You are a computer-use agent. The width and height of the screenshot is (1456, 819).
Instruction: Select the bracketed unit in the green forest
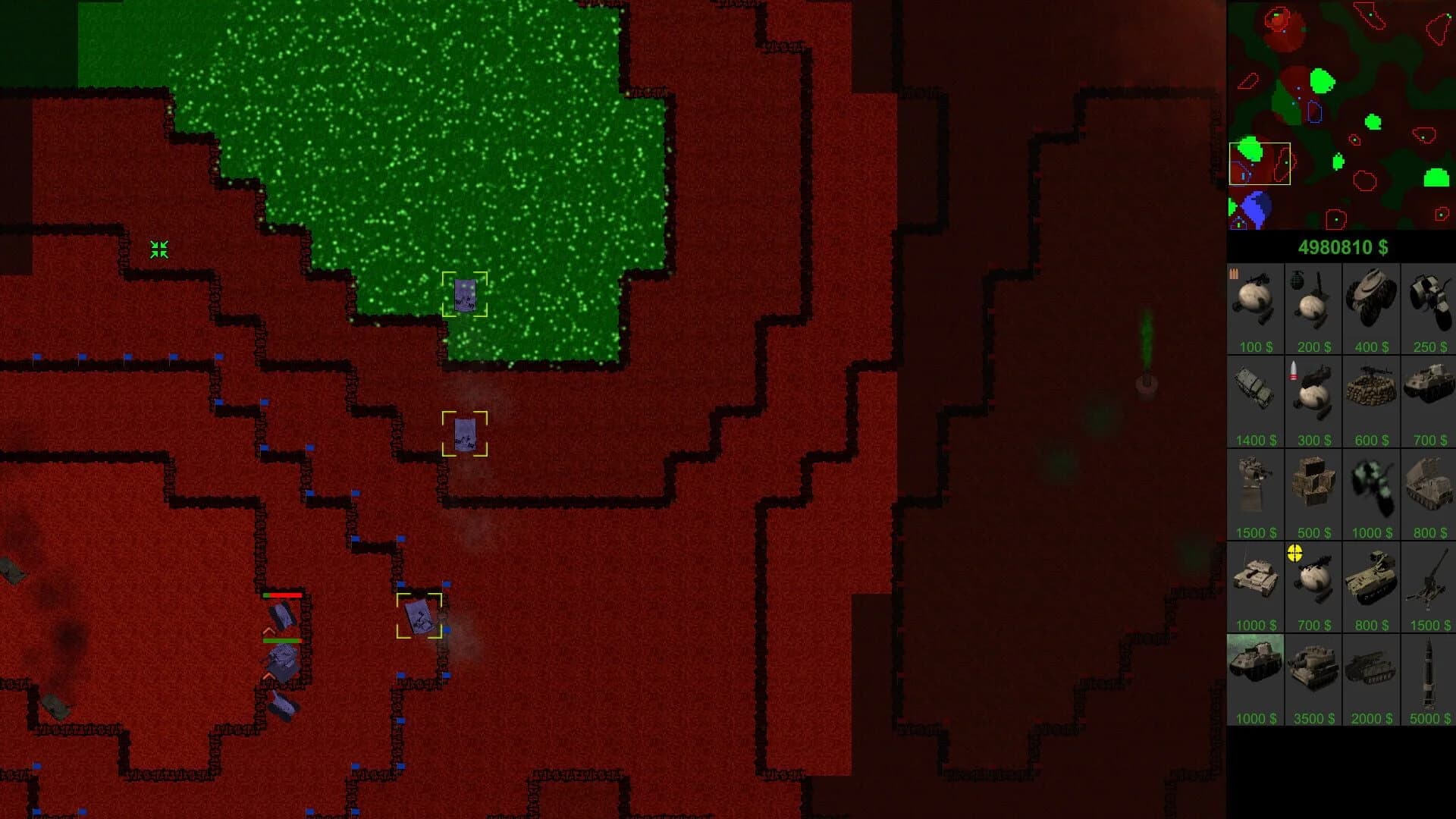tap(465, 293)
